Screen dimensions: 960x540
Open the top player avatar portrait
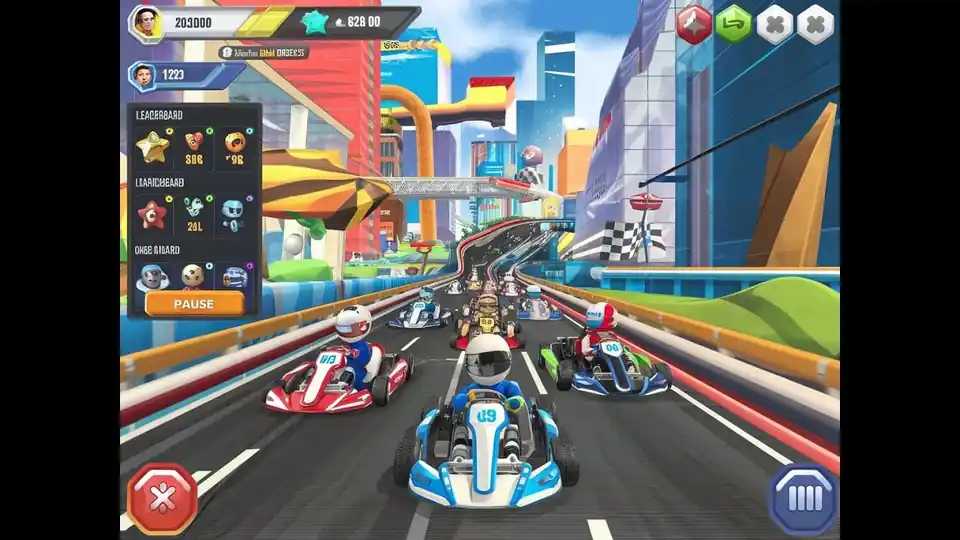146,23
